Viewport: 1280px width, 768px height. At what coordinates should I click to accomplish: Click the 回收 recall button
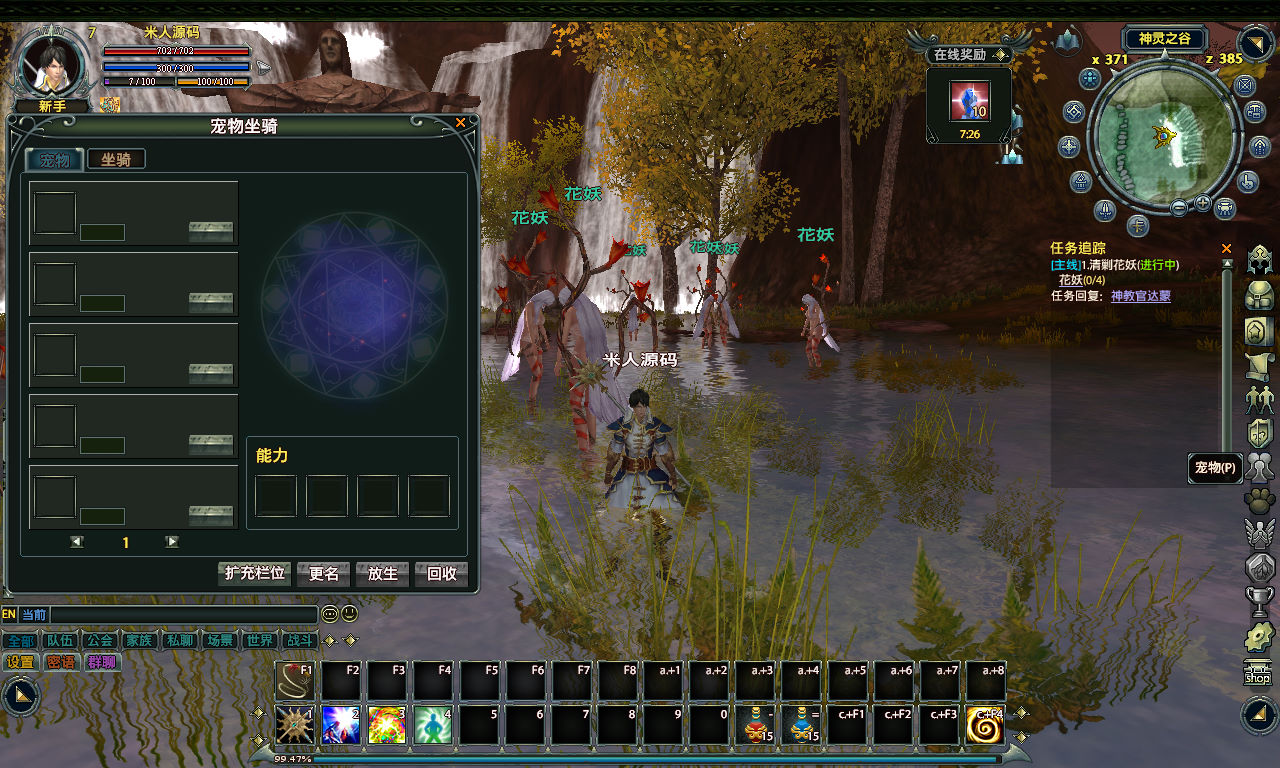pos(441,574)
